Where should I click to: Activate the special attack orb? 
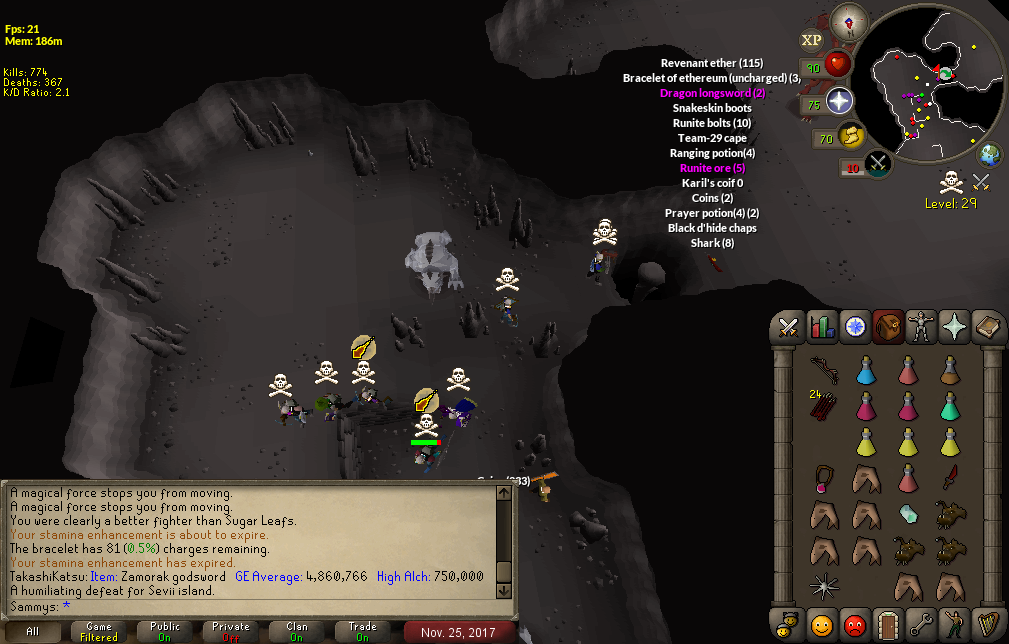[x=876, y=164]
